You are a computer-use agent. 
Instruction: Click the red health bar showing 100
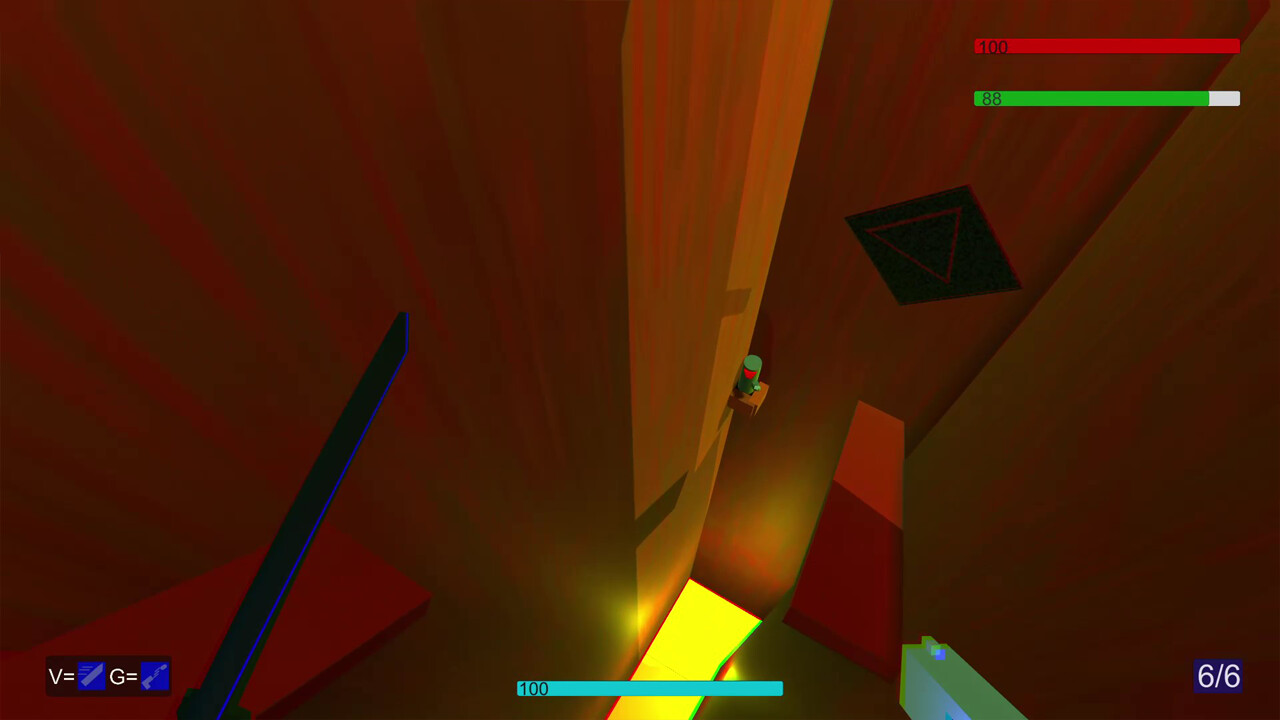pos(1105,46)
